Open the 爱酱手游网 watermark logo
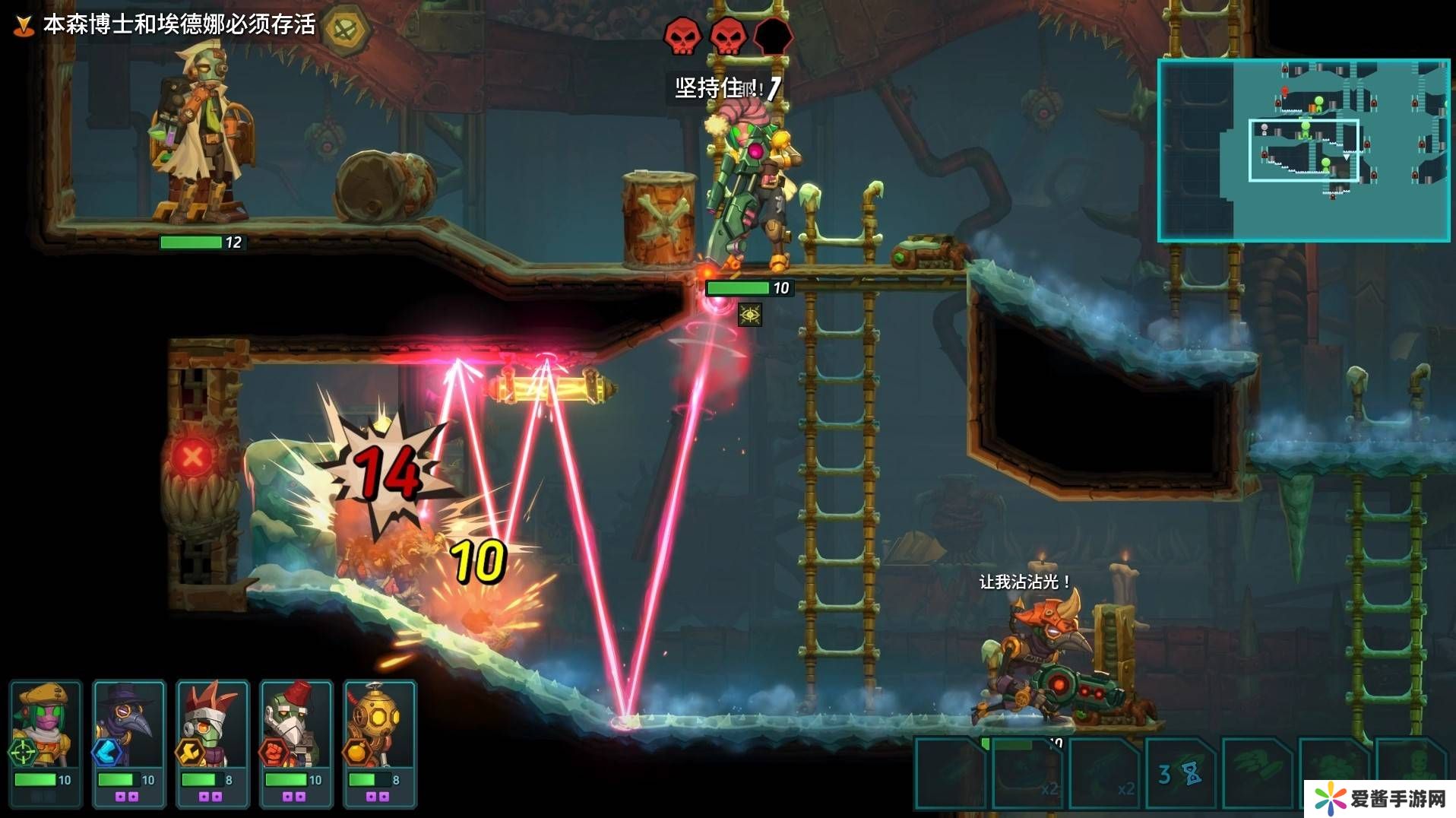The width and height of the screenshot is (1456, 818). point(1379,798)
